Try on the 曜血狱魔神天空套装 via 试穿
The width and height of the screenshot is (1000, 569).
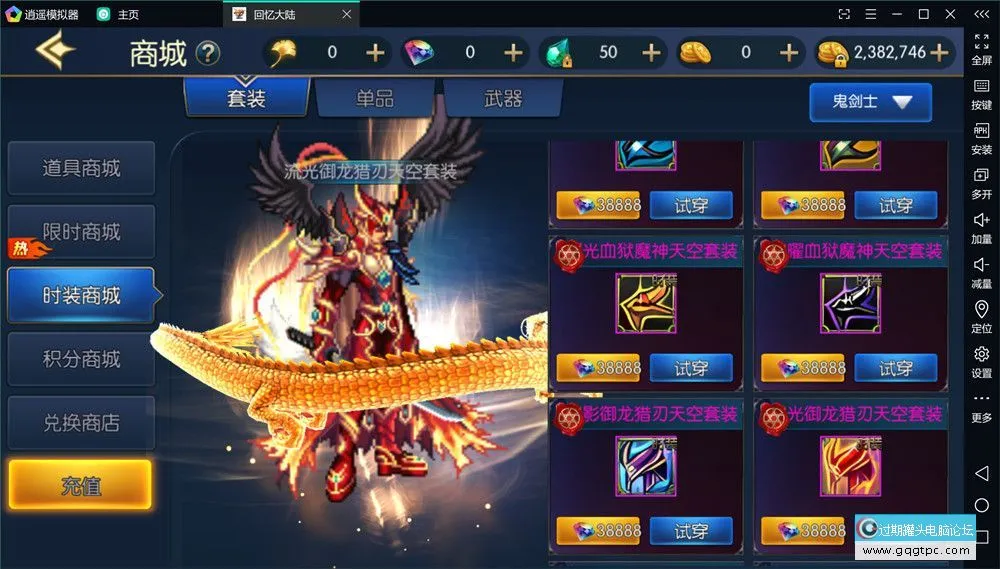point(896,368)
